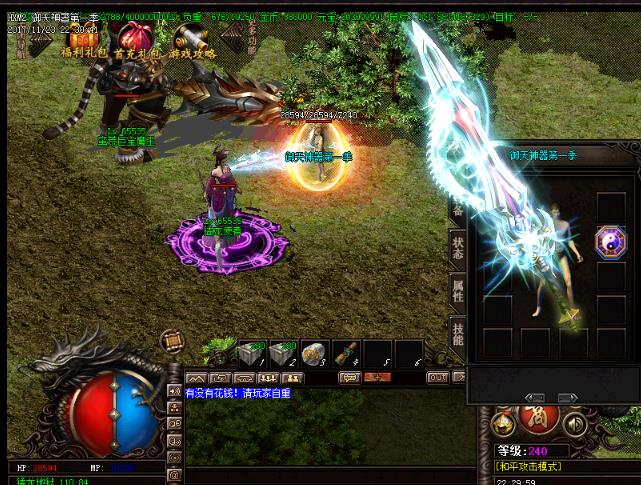Click the round scroll icon above the dragon orb
The height and width of the screenshot is (485, 641).
[172, 342]
